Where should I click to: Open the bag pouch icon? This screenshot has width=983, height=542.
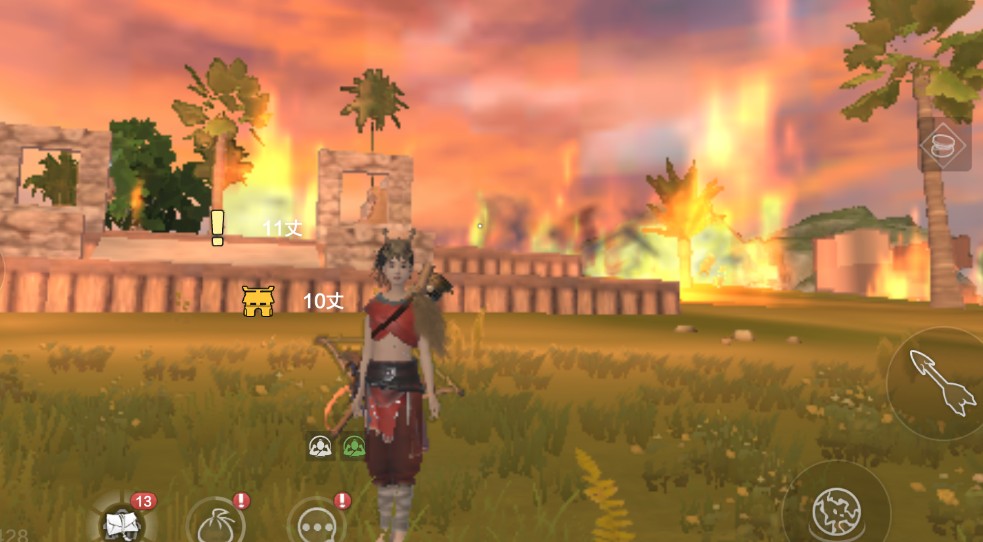click(x=213, y=522)
